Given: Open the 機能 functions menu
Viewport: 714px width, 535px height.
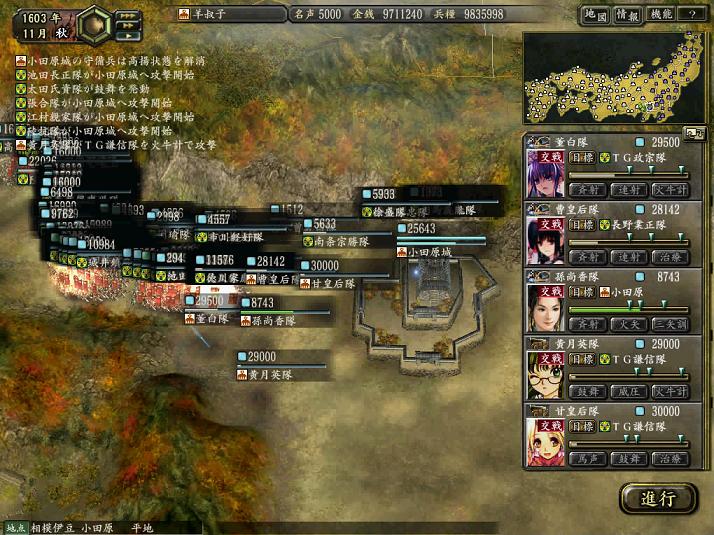Looking at the screenshot, I should click(660, 14).
